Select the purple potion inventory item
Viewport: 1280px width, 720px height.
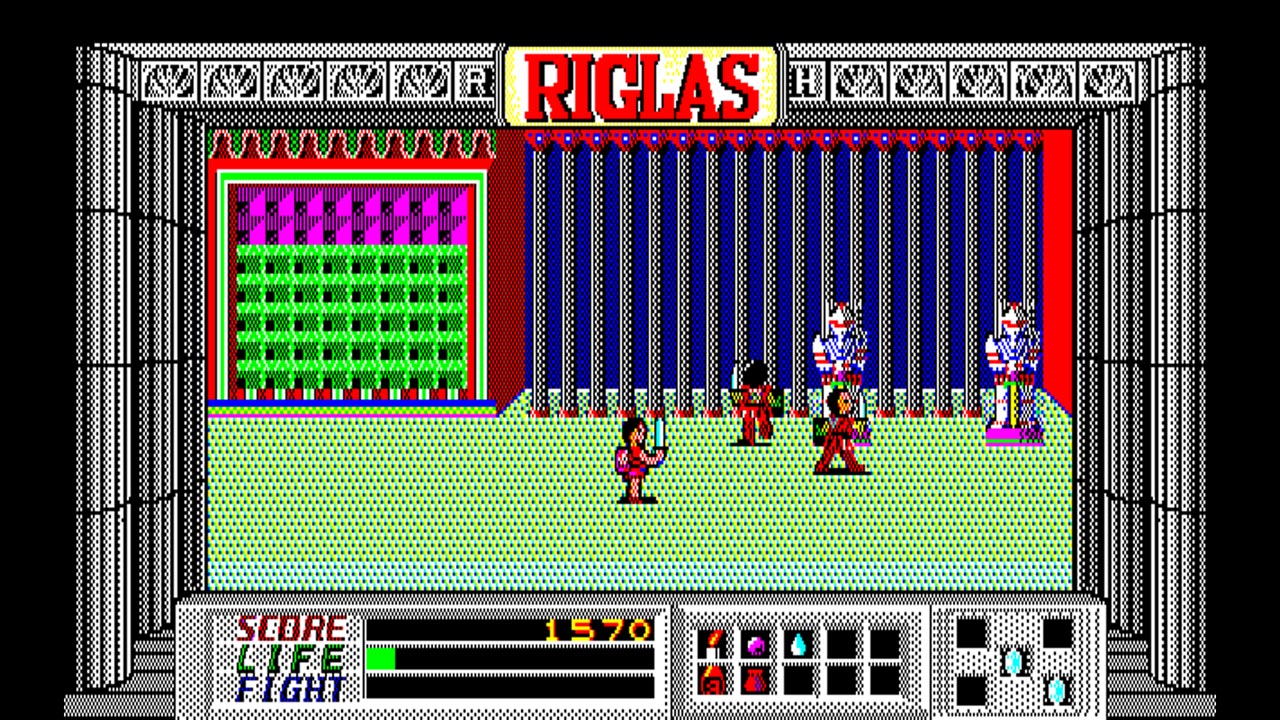[756, 644]
